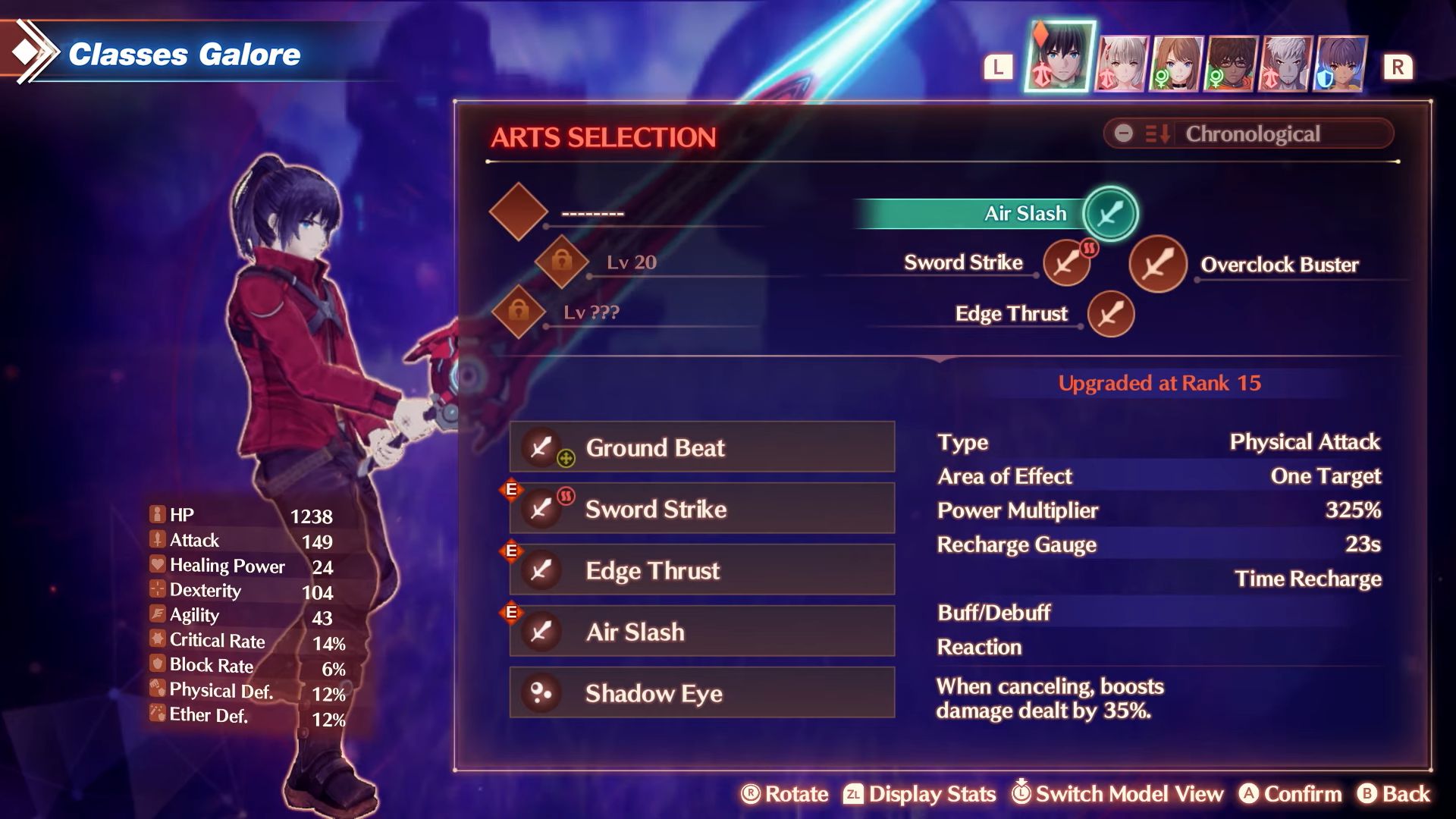The image size is (1456, 819).
Task: Click the locked Lv 20 art slot
Action: pyautogui.click(x=562, y=262)
